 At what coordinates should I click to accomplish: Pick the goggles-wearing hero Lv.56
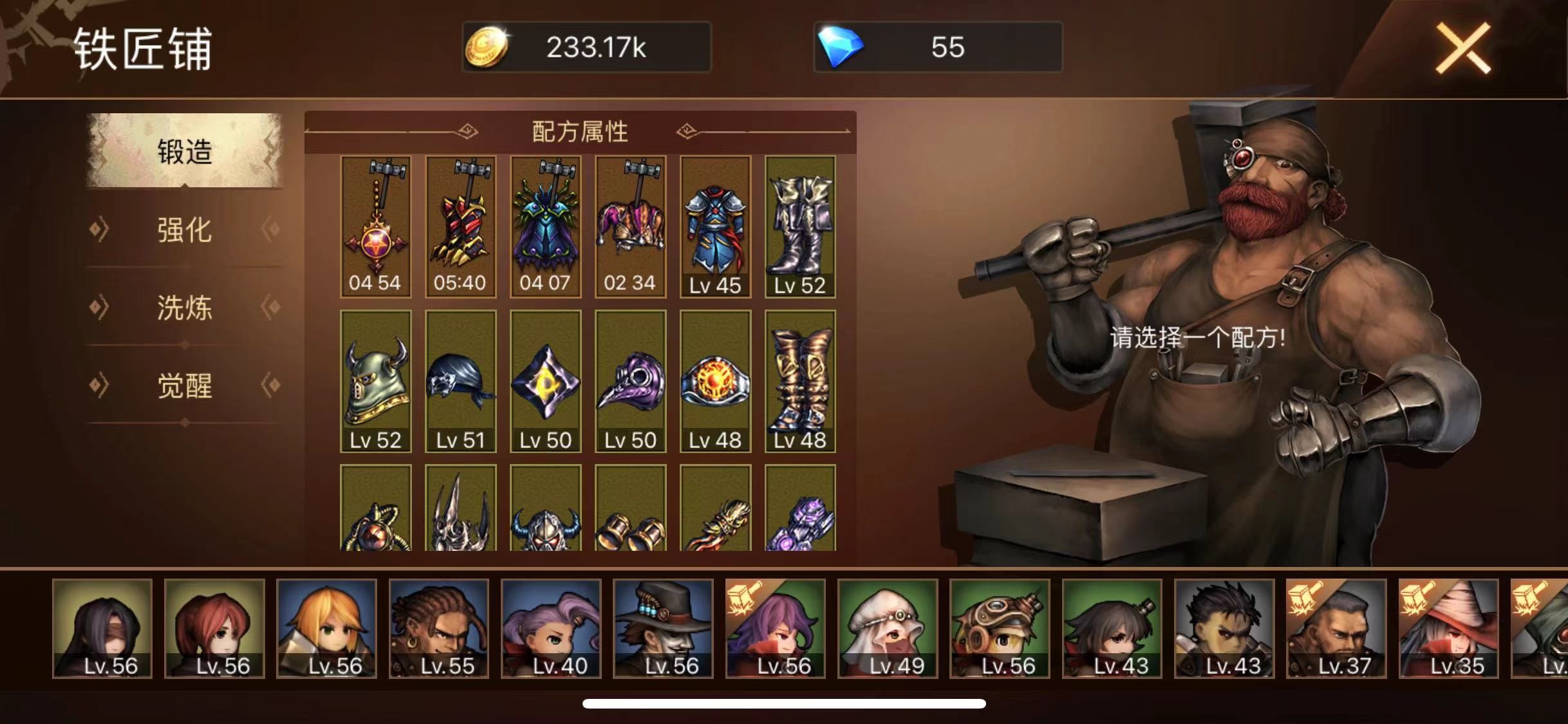(1000, 628)
